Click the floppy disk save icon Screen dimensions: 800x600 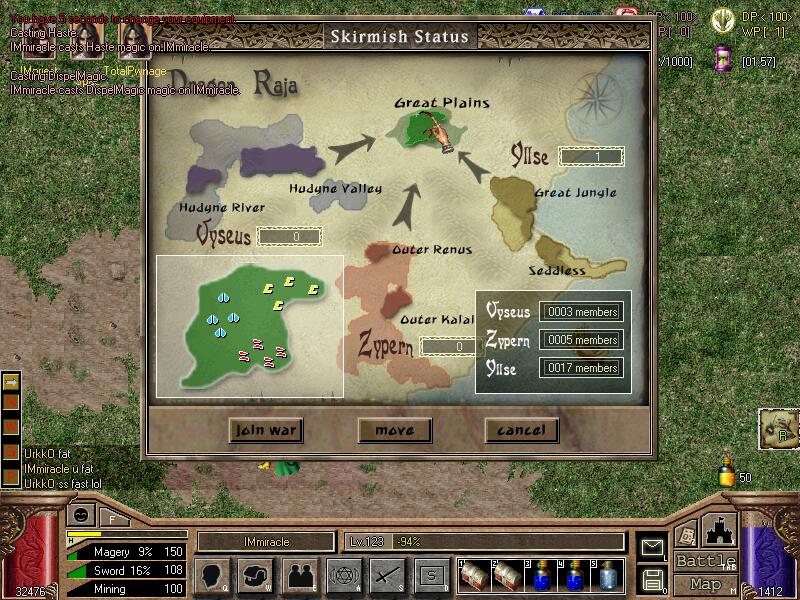tap(652, 578)
